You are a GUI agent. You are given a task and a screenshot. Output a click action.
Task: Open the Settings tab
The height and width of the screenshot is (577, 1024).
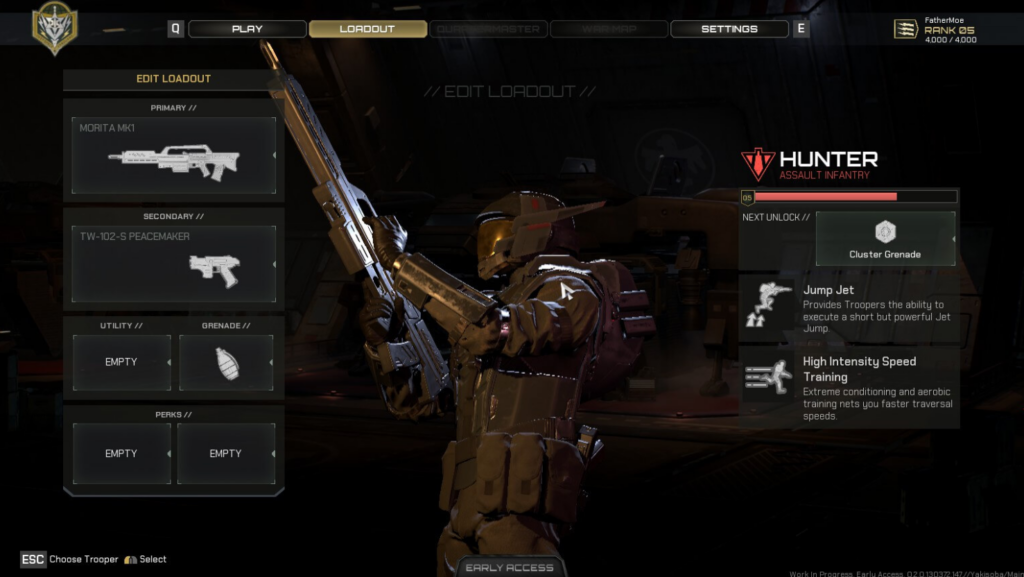pyautogui.click(x=729, y=29)
